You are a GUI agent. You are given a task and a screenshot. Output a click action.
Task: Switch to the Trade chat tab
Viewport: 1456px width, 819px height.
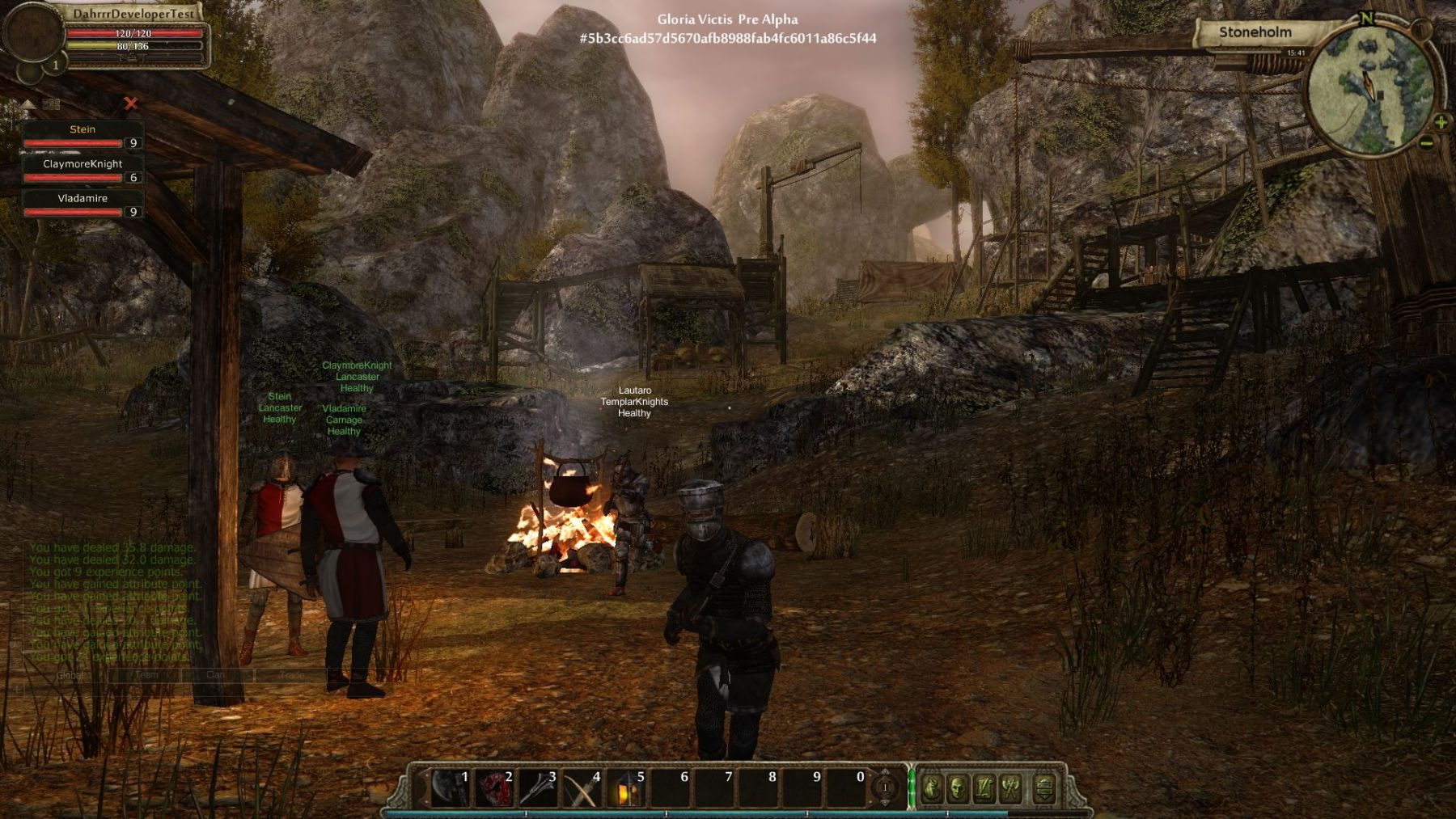[292, 674]
